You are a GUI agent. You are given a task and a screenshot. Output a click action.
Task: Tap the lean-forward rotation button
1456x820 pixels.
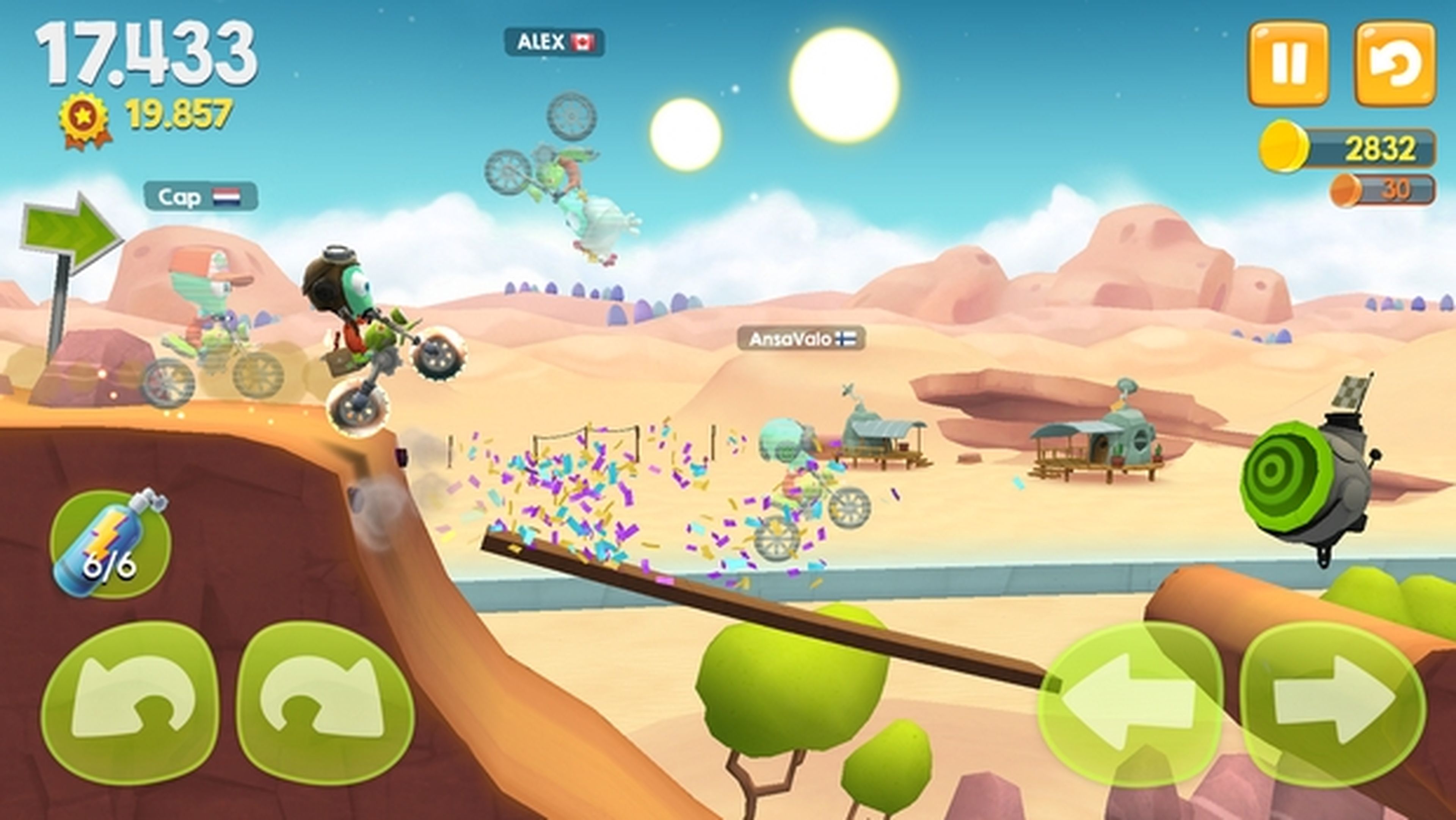click(x=325, y=703)
